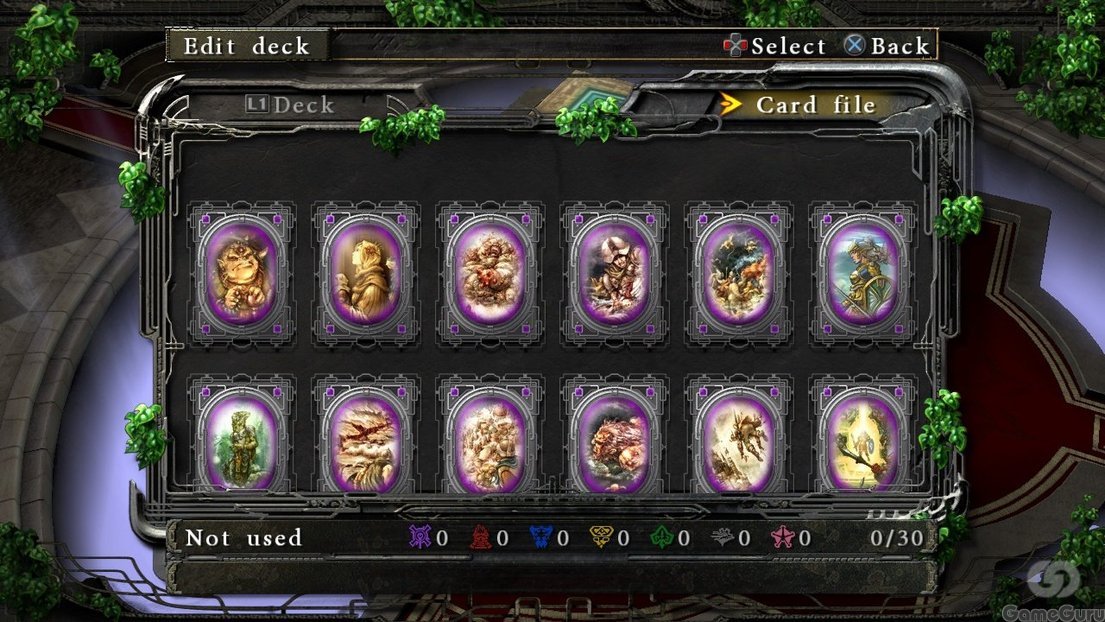
Task: Select the blonde armored woman card
Action: [x=862, y=273]
